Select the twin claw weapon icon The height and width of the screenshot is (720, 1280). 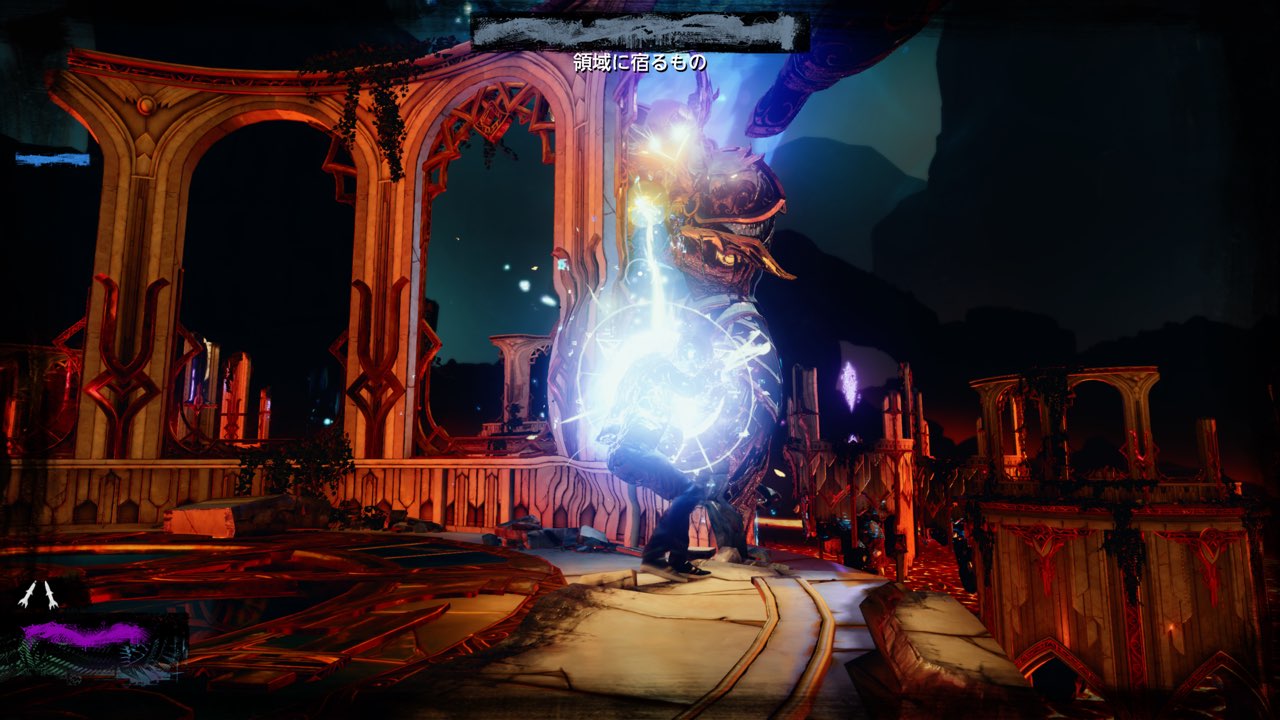pos(38,596)
